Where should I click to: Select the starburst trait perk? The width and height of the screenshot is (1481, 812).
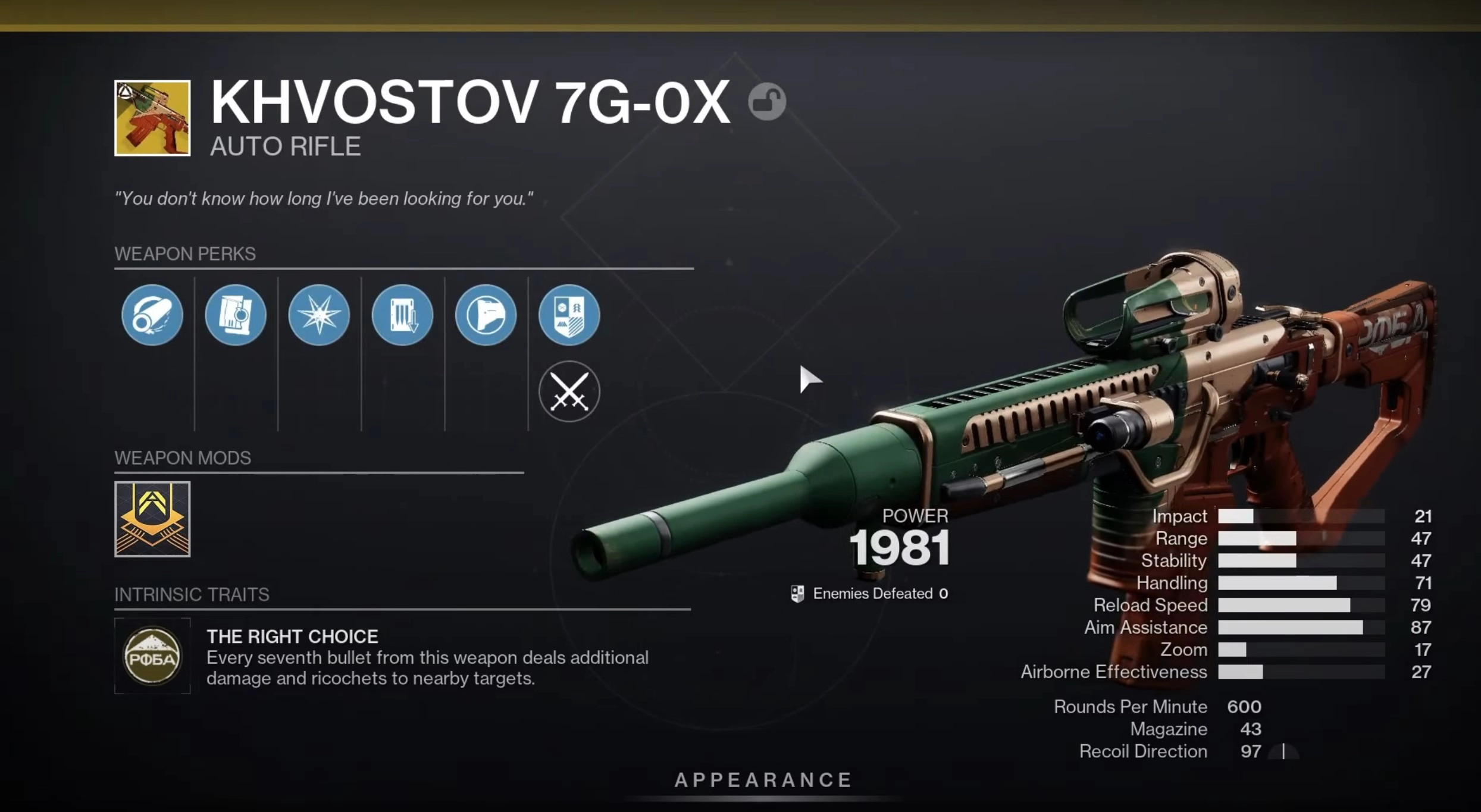click(x=319, y=315)
